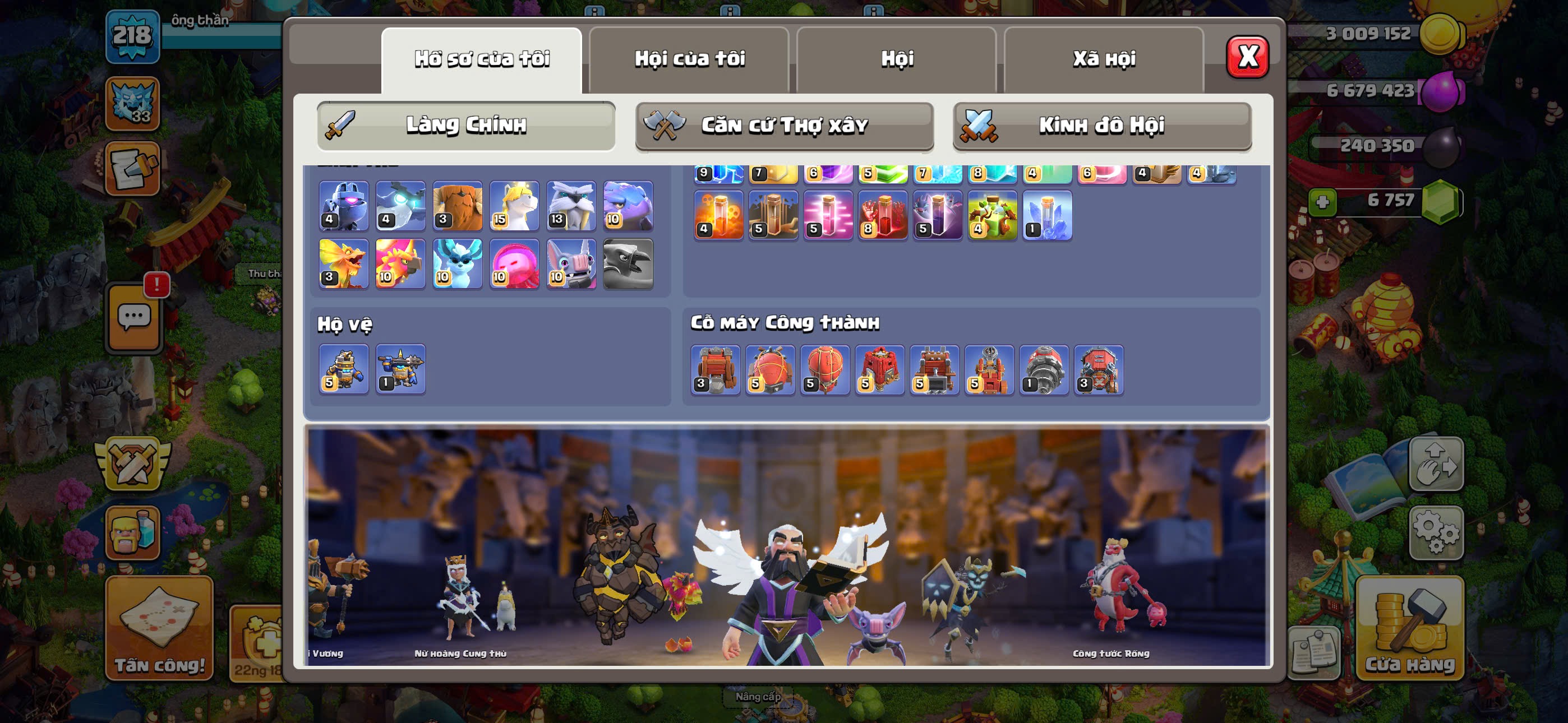The width and height of the screenshot is (1568, 723).
Task: Switch to Hội của tôi tab
Action: [x=689, y=59]
